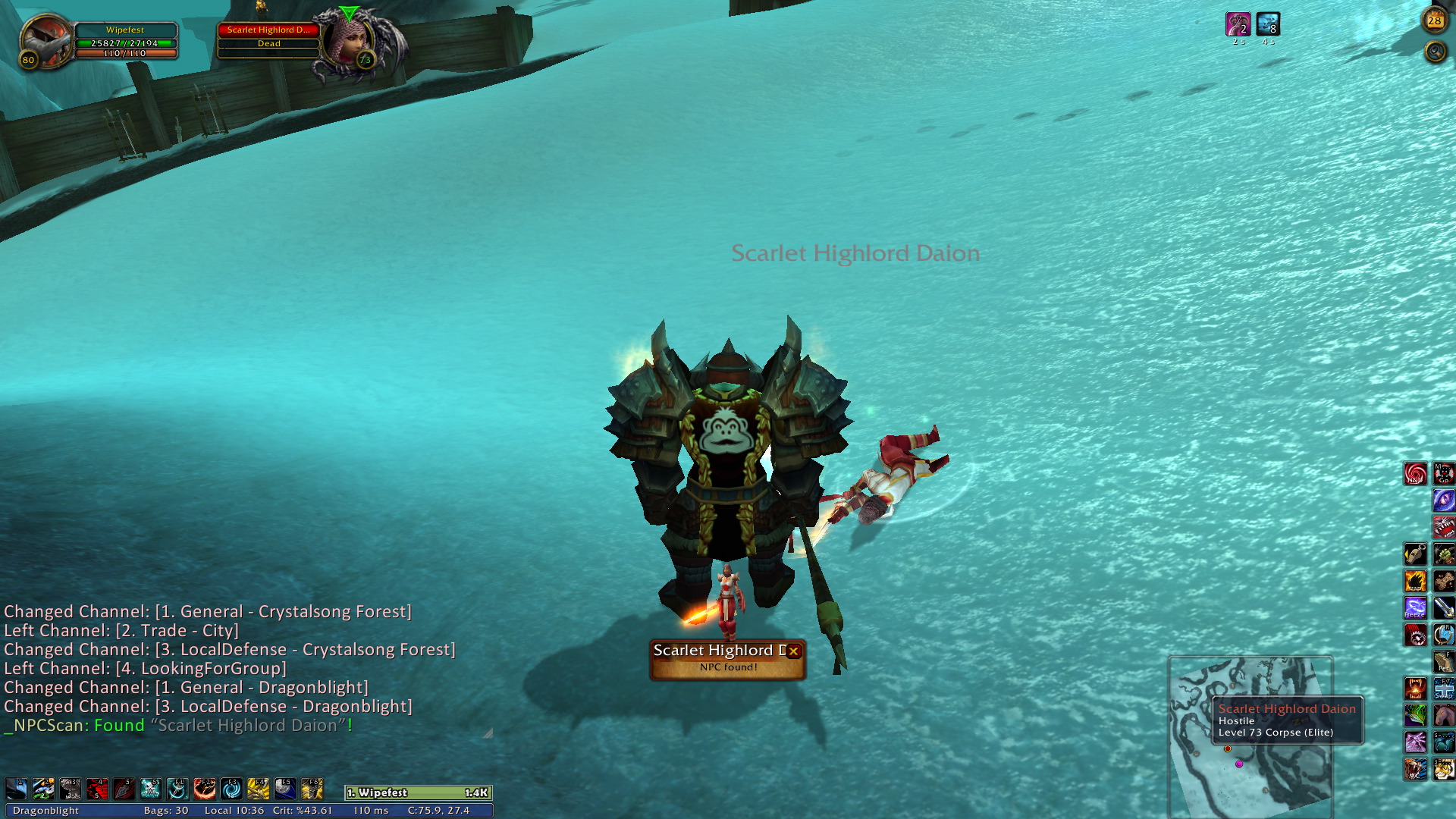
Task: Click the Wipefest damage meter bar
Action: click(x=419, y=792)
